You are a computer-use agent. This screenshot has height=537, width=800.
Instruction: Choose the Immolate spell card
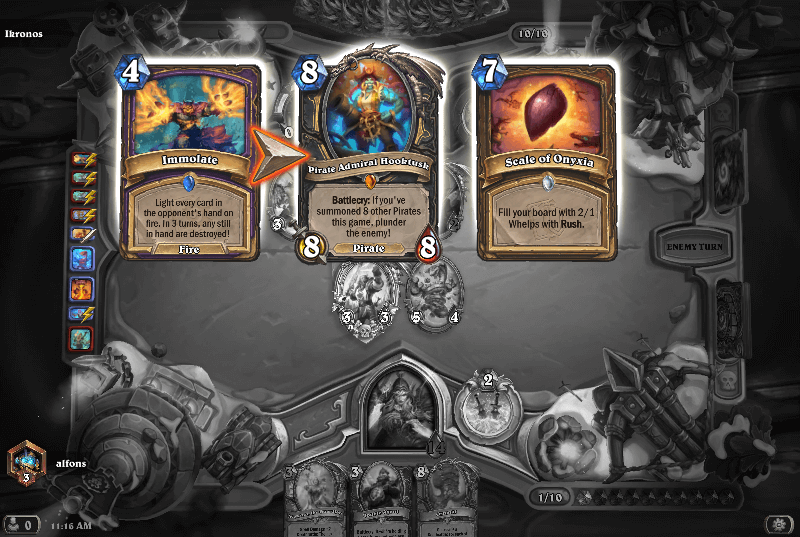190,160
